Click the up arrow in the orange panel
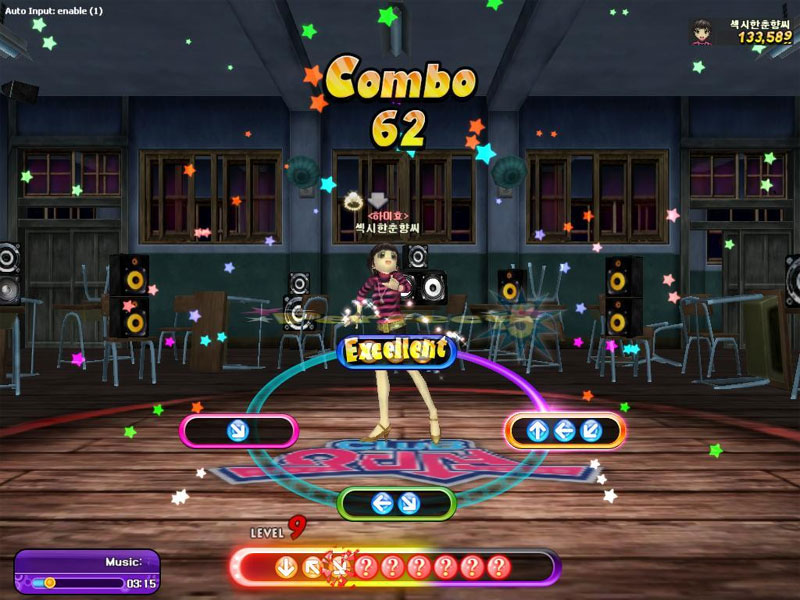Viewport: 800px width, 600px height. [x=538, y=431]
